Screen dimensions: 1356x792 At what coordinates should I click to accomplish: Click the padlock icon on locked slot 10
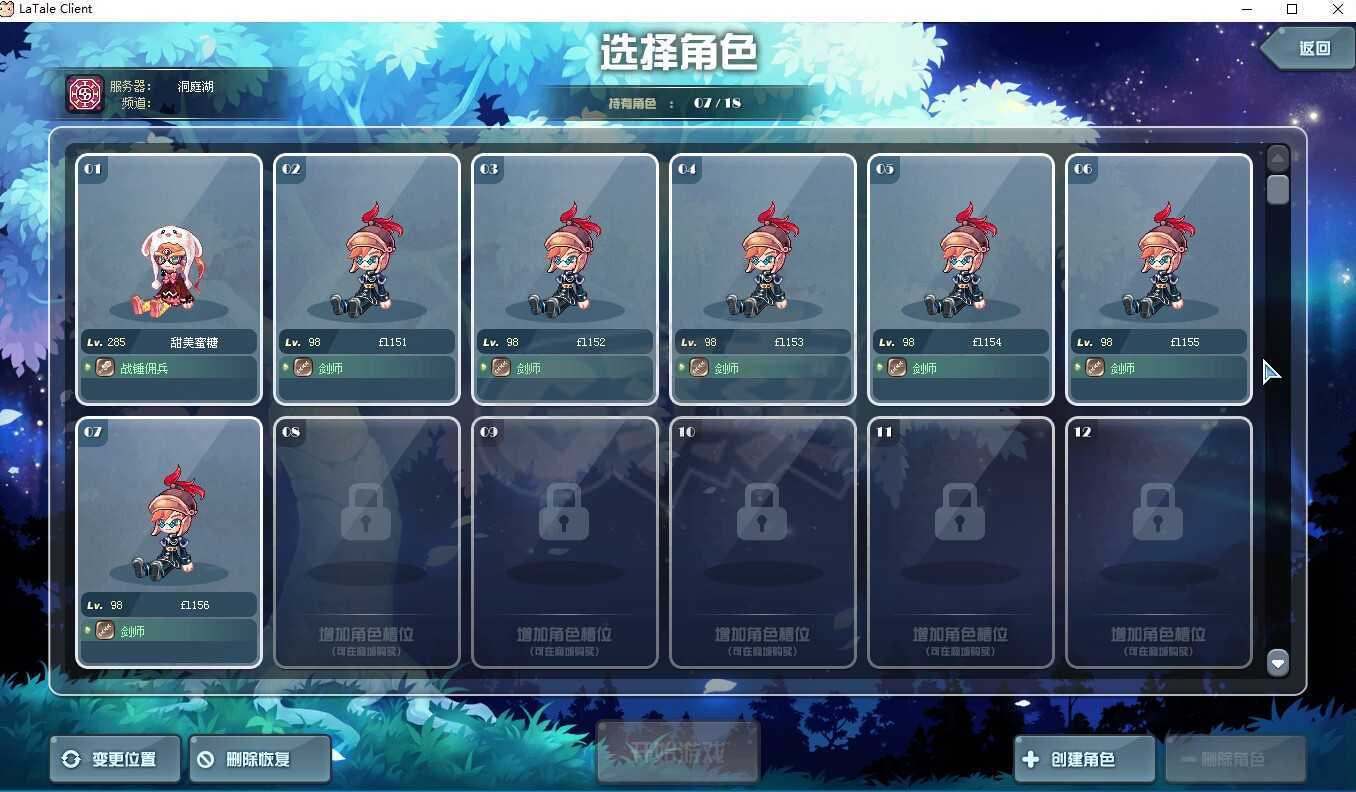[762, 512]
